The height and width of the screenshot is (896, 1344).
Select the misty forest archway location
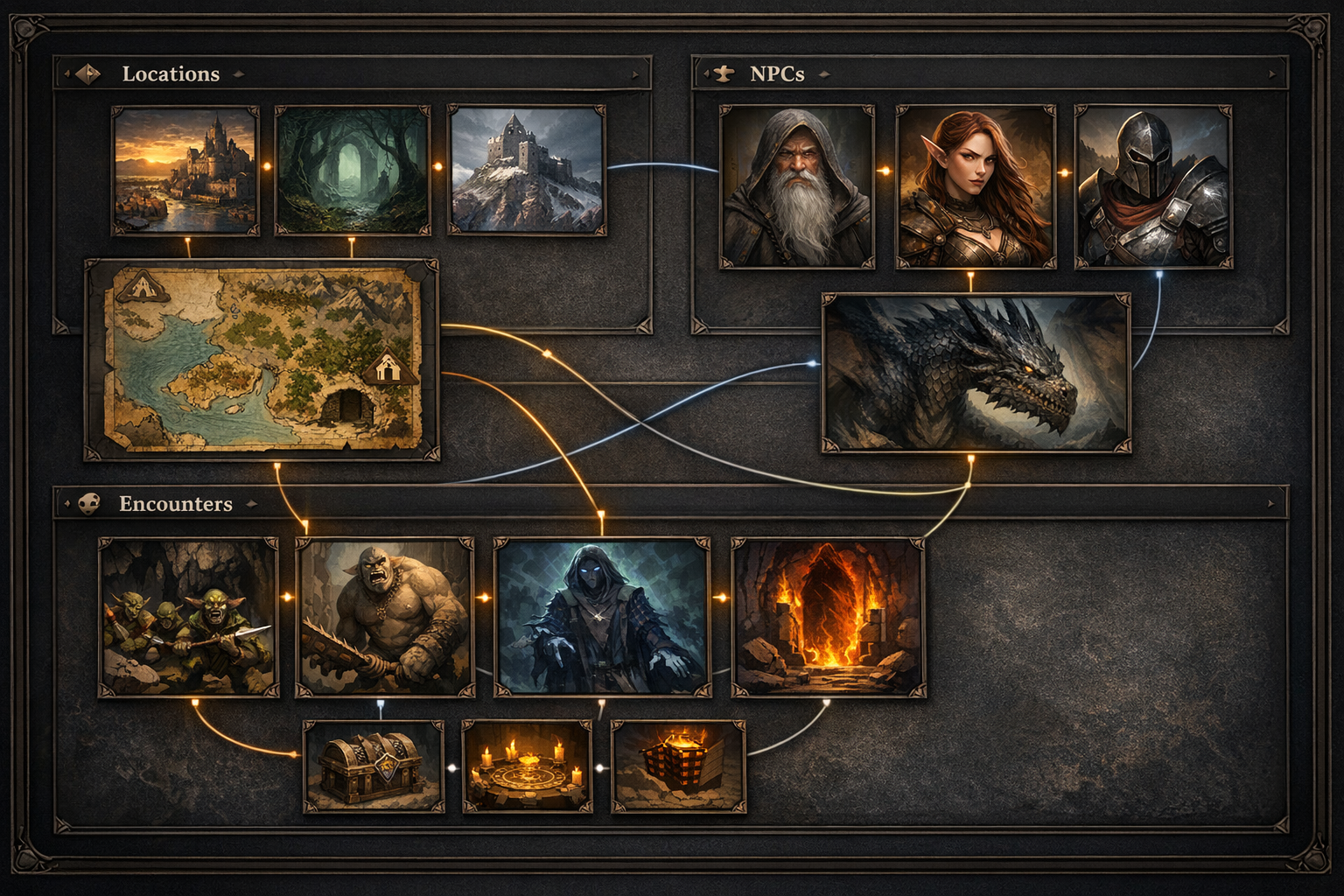pos(352,171)
